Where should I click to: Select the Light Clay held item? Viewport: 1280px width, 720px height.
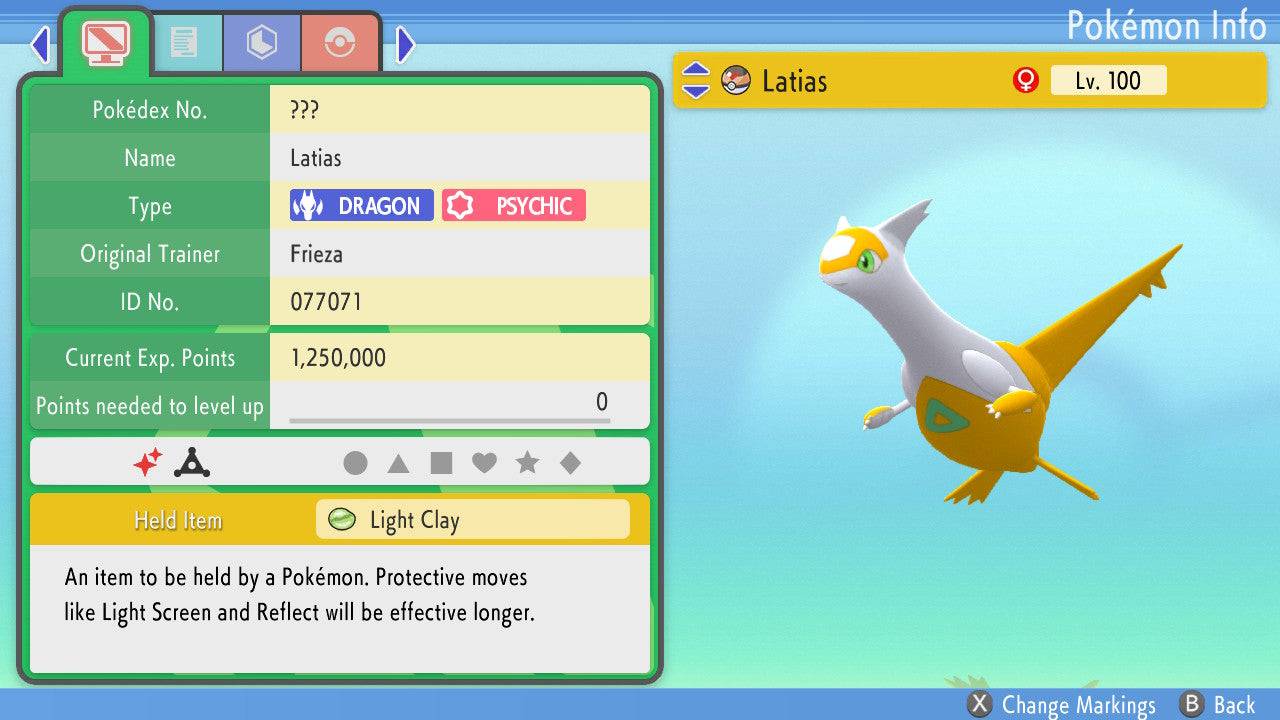[x=472, y=520]
